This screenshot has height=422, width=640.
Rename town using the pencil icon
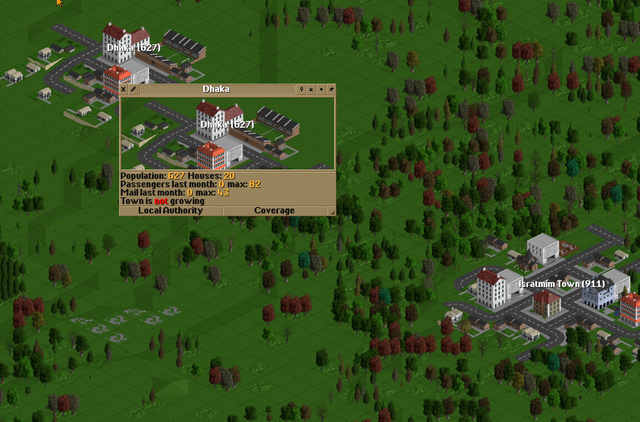tap(133, 89)
